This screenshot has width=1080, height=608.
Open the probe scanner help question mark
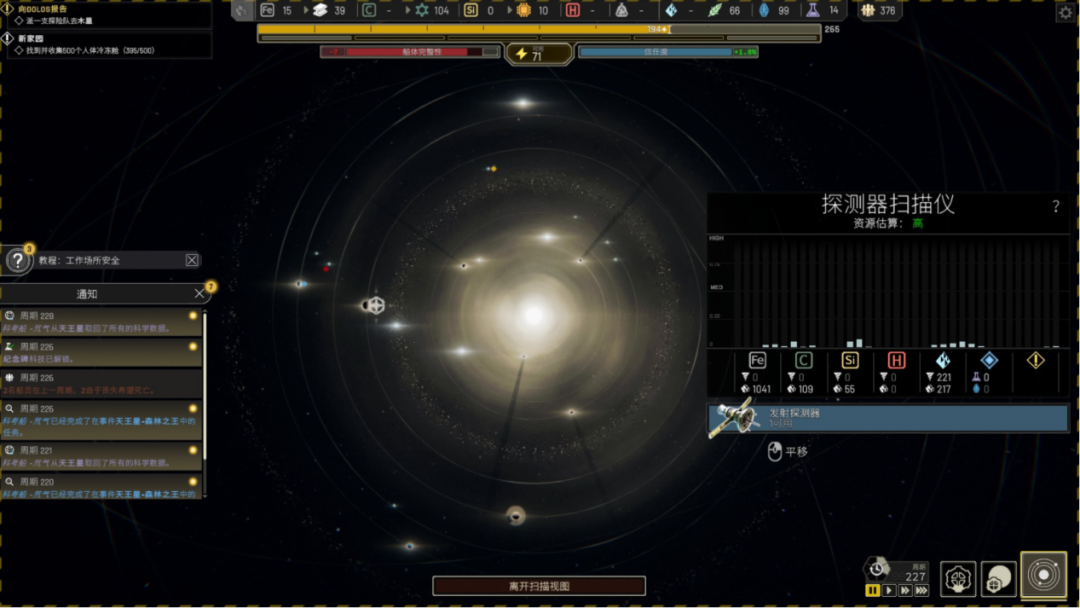(1056, 207)
